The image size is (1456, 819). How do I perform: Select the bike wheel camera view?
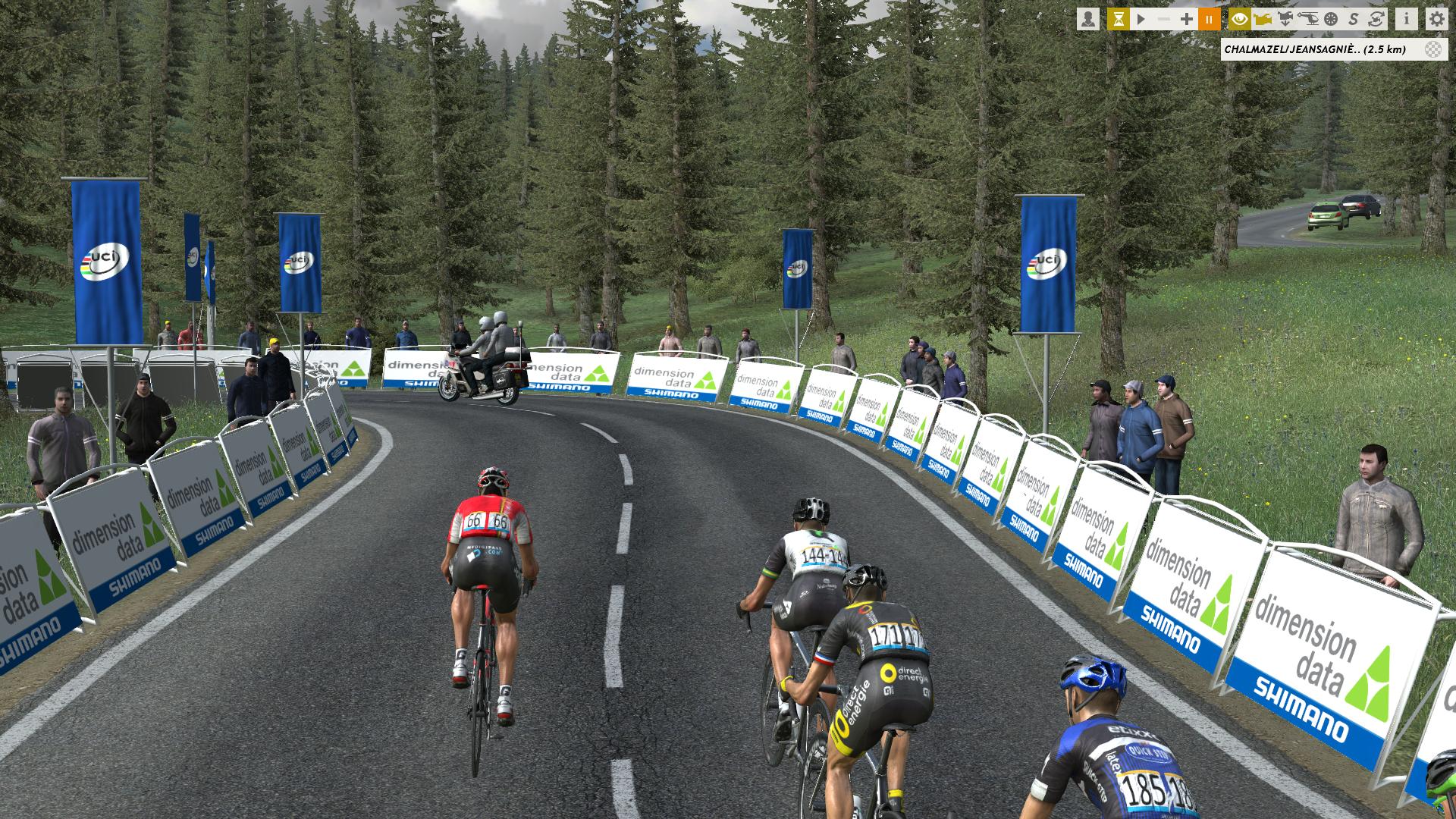1331,19
